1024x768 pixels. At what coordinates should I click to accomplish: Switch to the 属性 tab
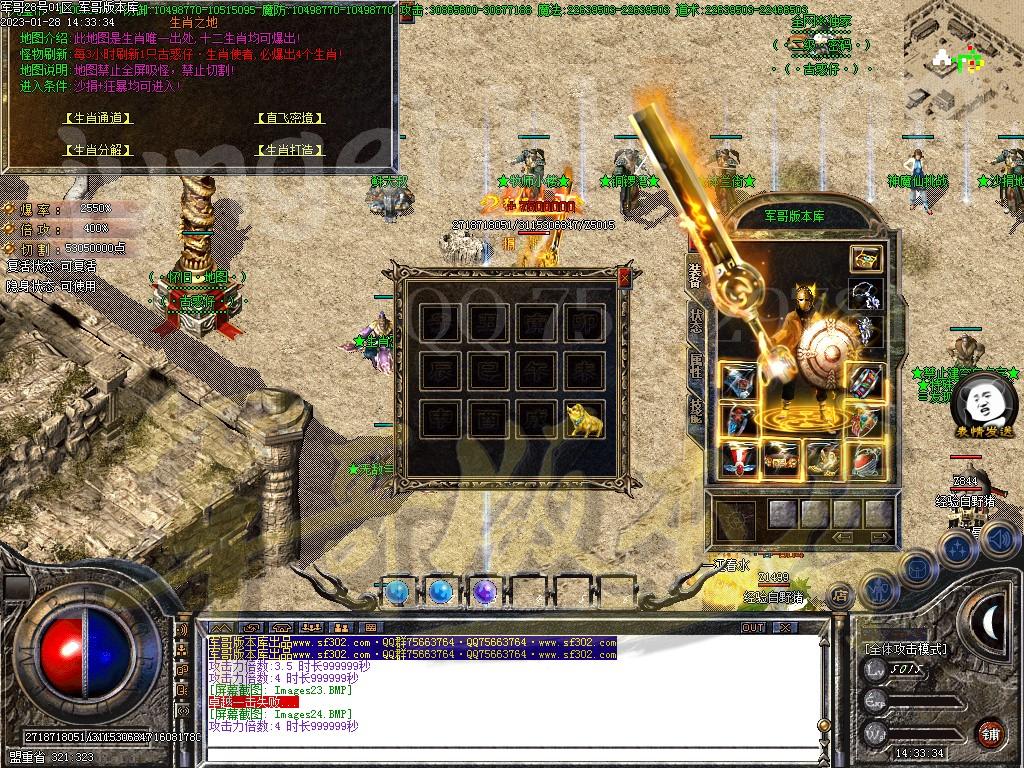pyautogui.click(x=696, y=365)
